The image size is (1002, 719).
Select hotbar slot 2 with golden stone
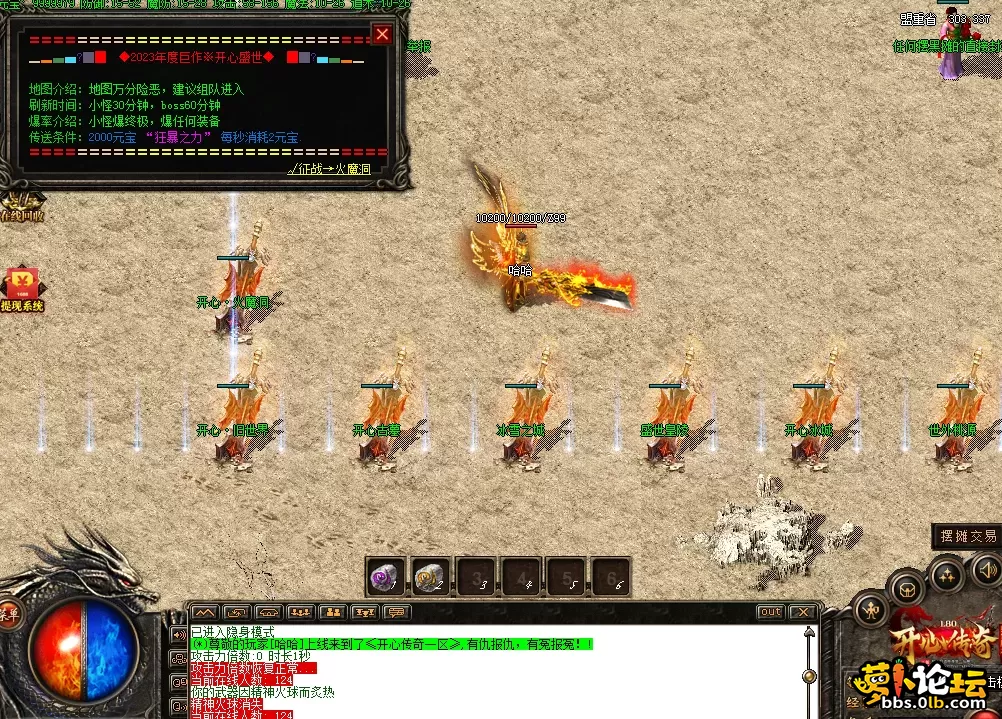click(431, 576)
